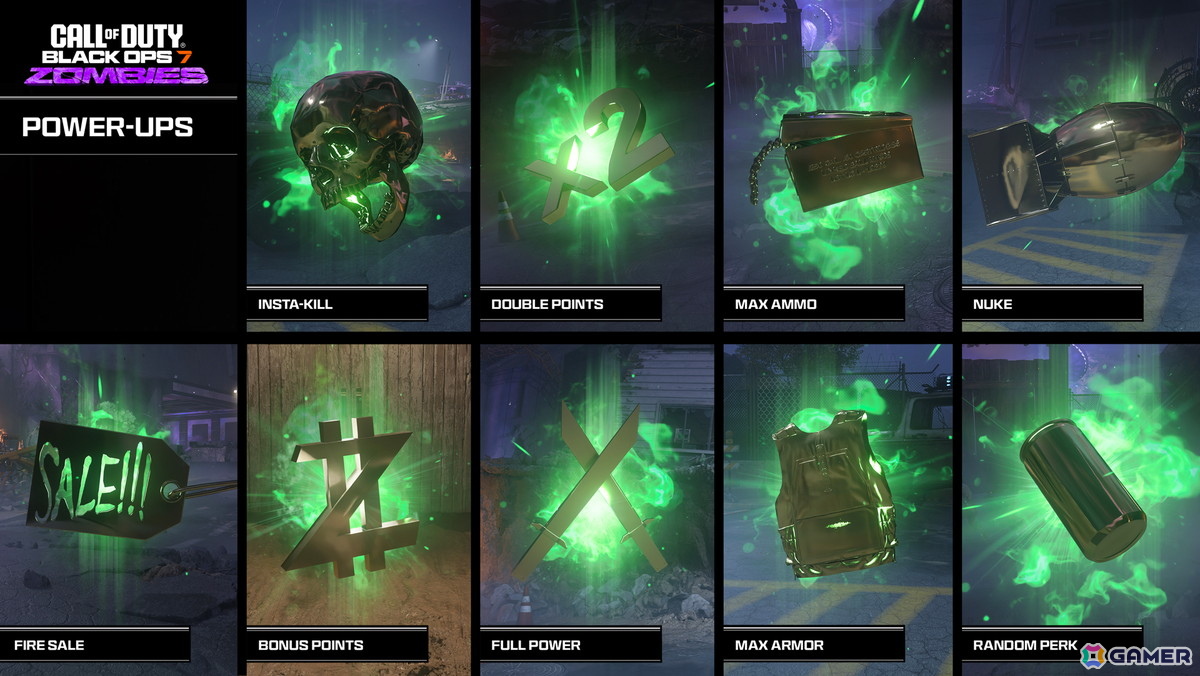Select the Max Armor vest tile
Screen dimensions: 1200x676
[x=837, y=505]
